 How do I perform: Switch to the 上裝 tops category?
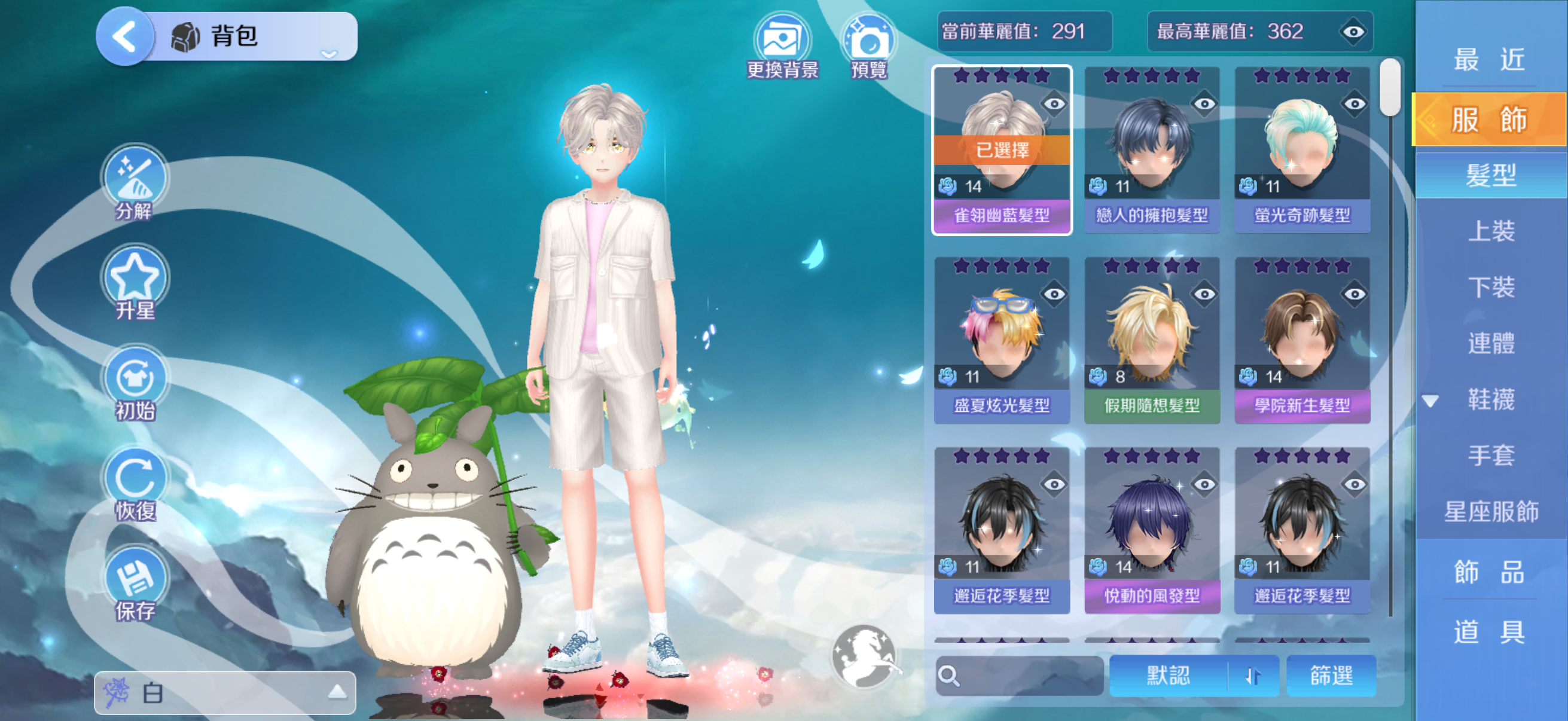[x=1491, y=231]
